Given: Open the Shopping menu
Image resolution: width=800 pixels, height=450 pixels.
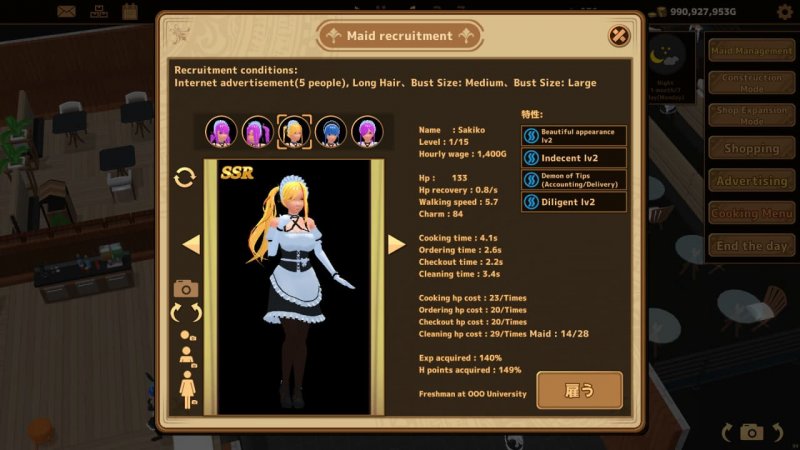Looking at the screenshot, I should click(751, 148).
